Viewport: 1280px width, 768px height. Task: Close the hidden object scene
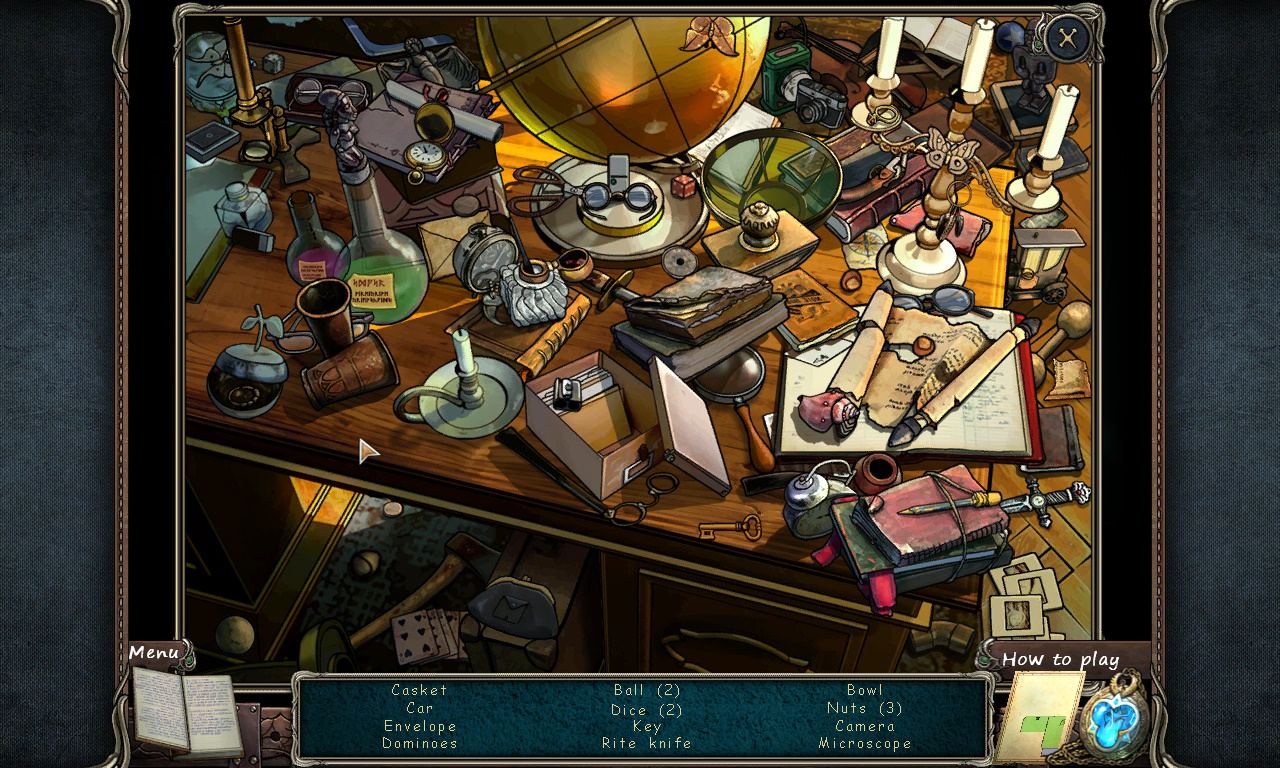1068,39
